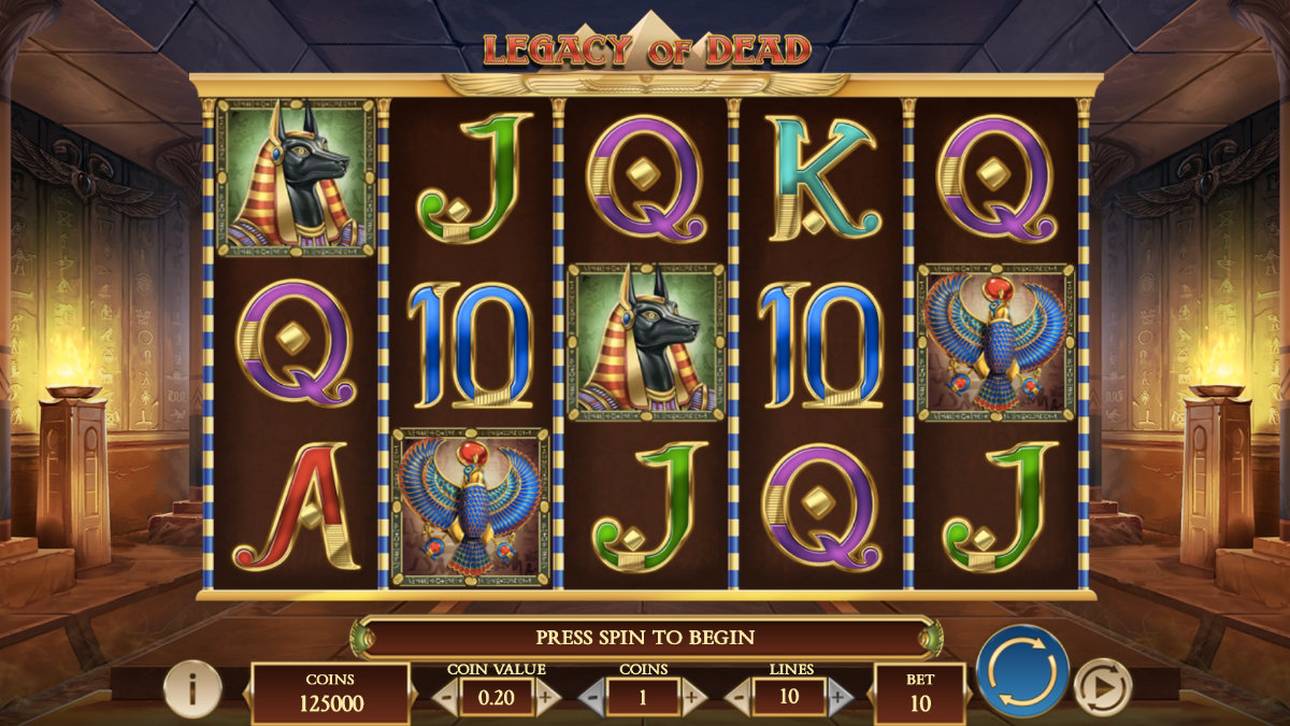Screen dimensions: 1290x726
Task: Reduce the number of coins per line
Action: 593,696
